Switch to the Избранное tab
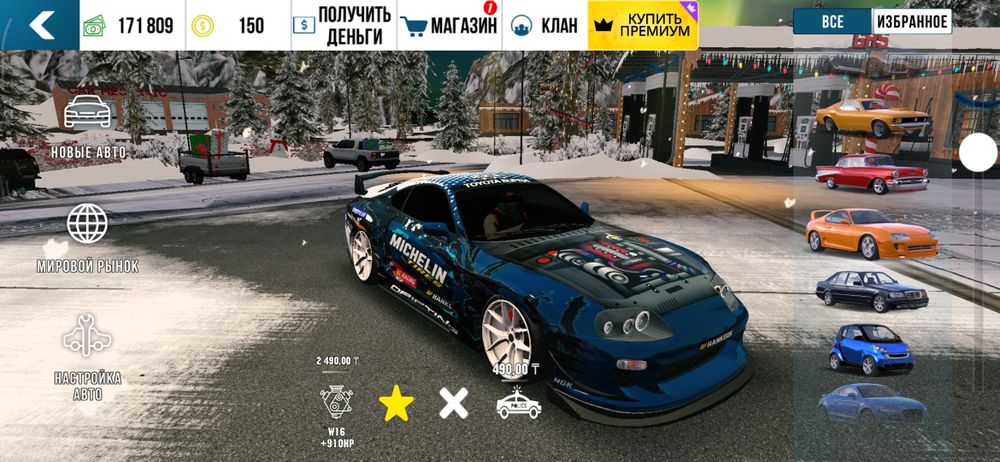The height and width of the screenshot is (462, 1000). [x=911, y=22]
